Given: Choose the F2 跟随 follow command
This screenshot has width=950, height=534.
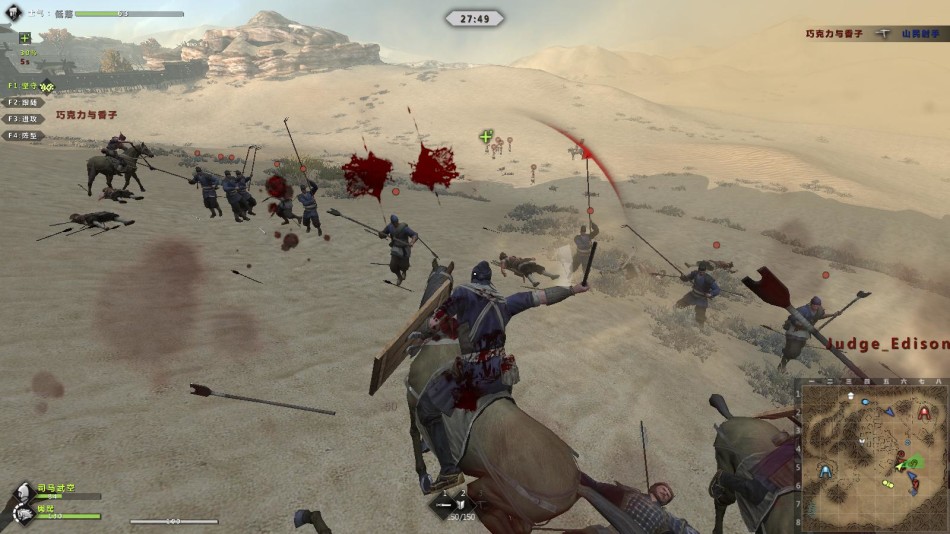Looking at the screenshot, I should pyautogui.click(x=24, y=102).
